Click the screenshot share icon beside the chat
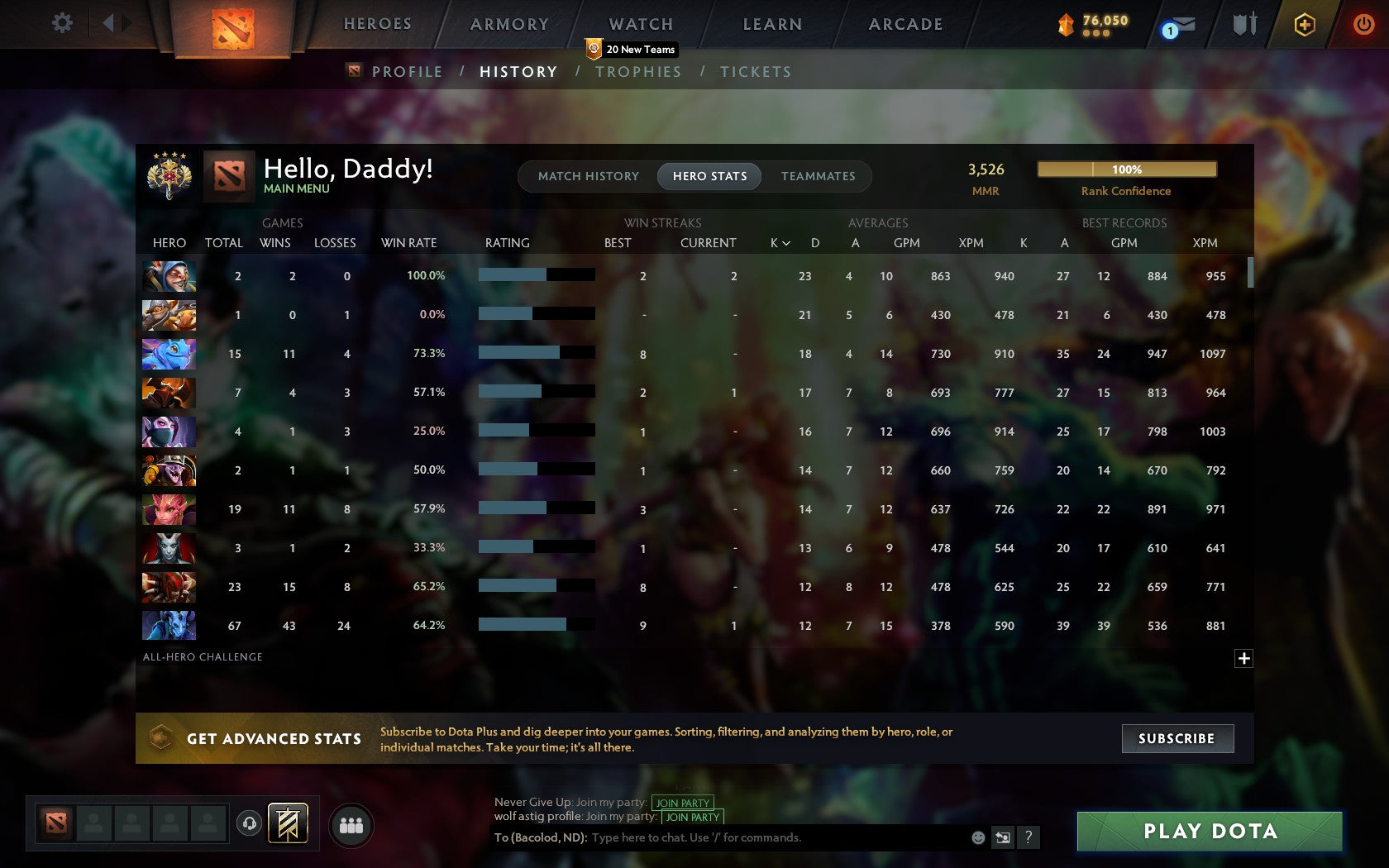The image size is (1389, 868). click(x=1003, y=837)
